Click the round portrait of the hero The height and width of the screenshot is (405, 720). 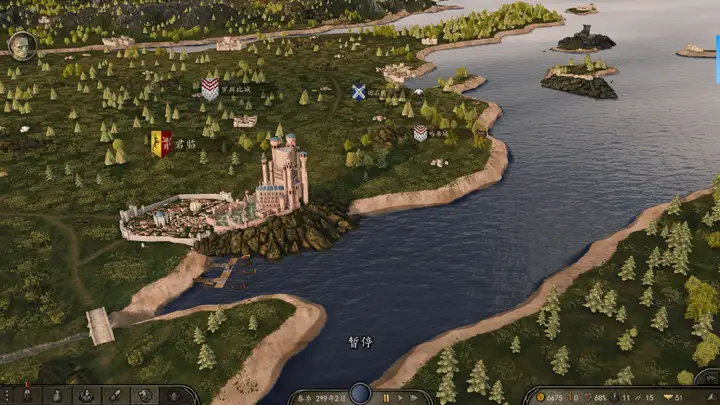point(22,45)
